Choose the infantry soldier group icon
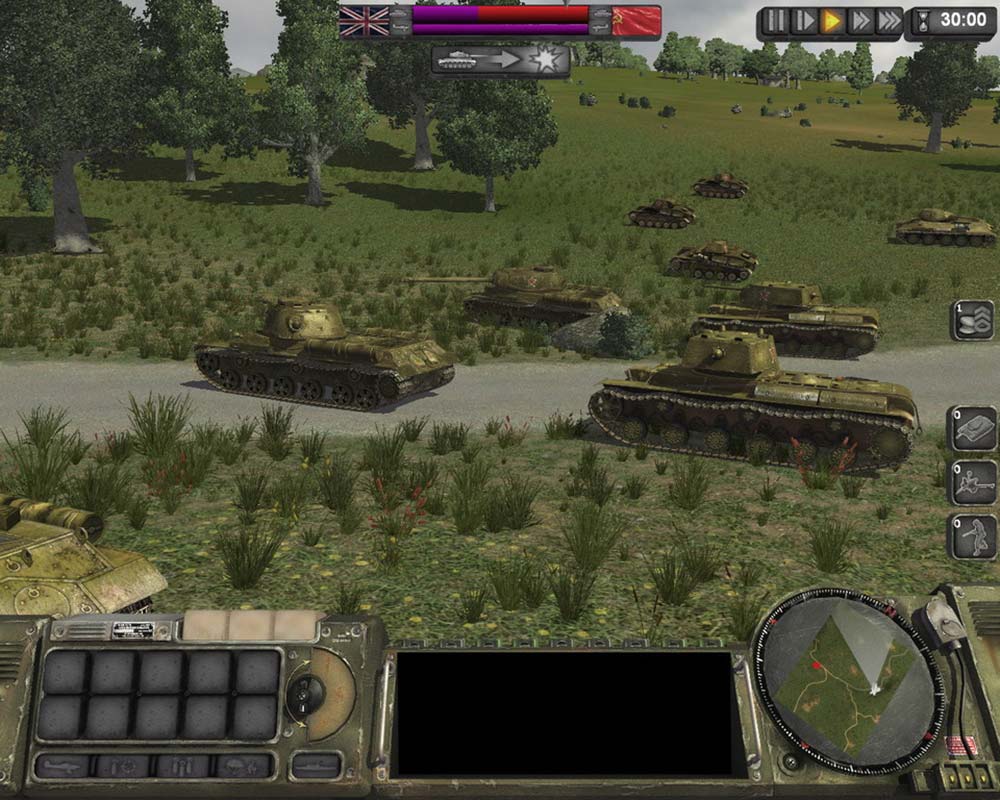Viewport: 1000px width, 800px height. [972, 537]
